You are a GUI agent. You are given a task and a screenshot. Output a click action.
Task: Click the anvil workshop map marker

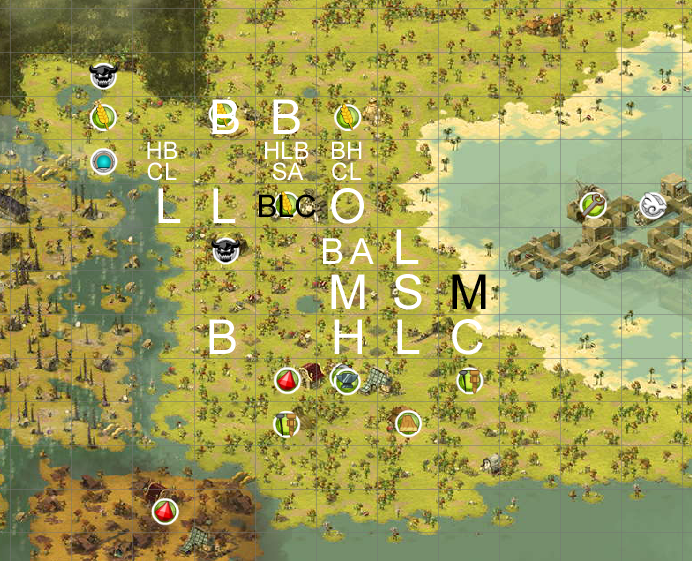(346, 381)
